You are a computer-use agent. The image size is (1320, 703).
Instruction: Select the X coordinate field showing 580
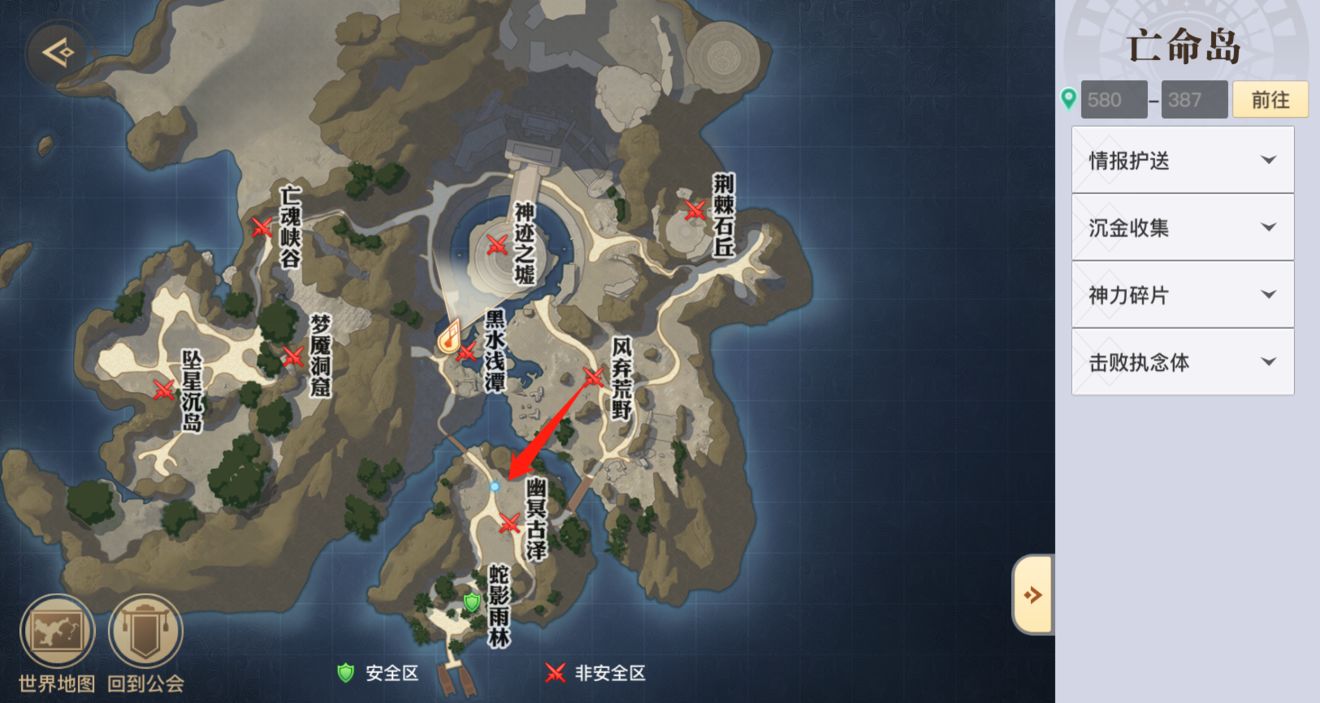[x=1114, y=100]
